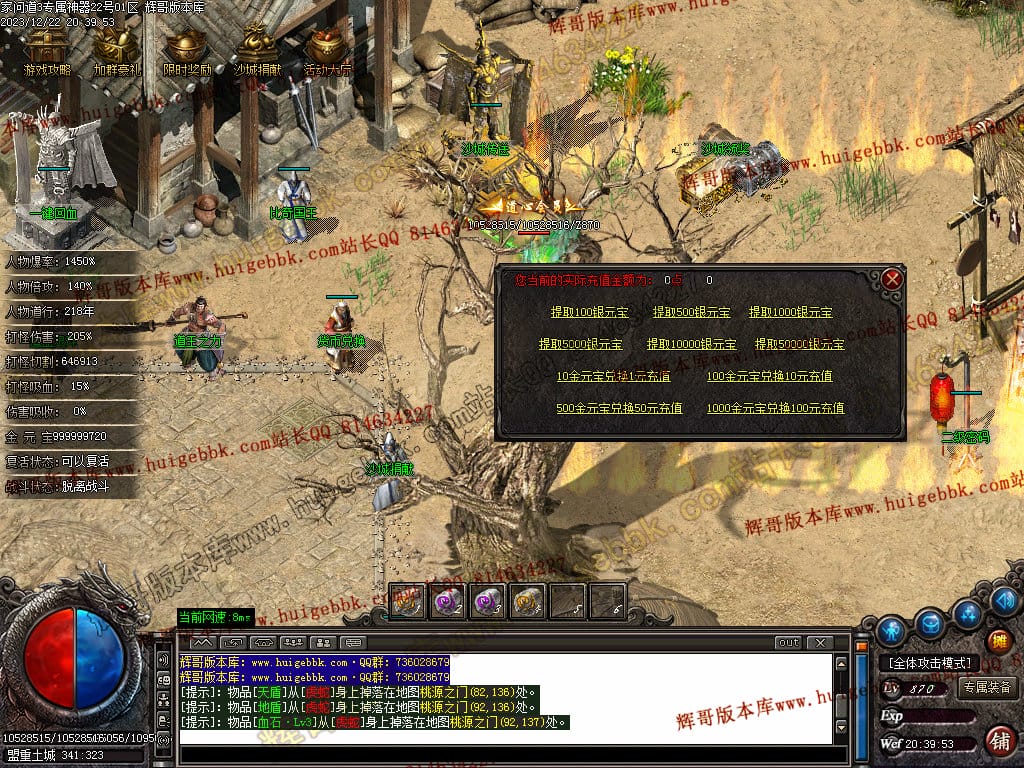Screen dimensions: 1024x768
Task: Open the 专属装备 exclusive equipment button
Action: [987, 688]
